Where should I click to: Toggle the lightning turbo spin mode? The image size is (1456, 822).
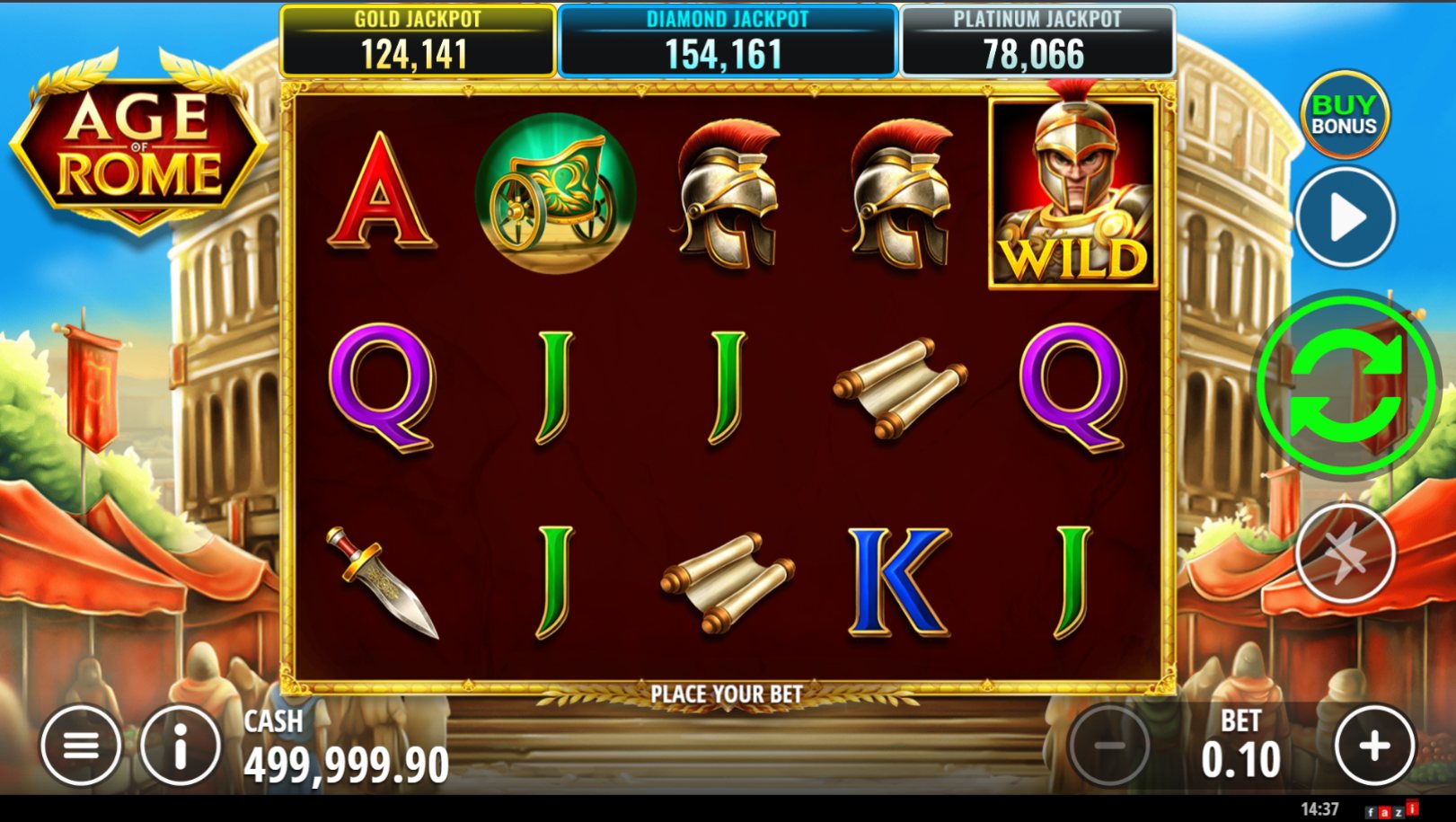pyautogui.click(x=1345, y=553)
